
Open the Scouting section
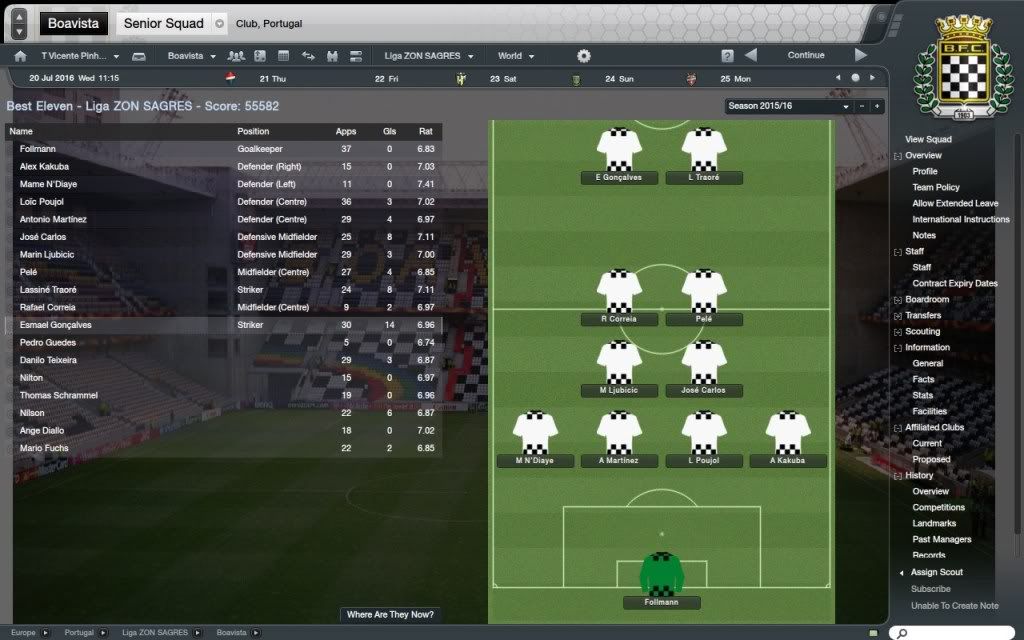(923, 332)
